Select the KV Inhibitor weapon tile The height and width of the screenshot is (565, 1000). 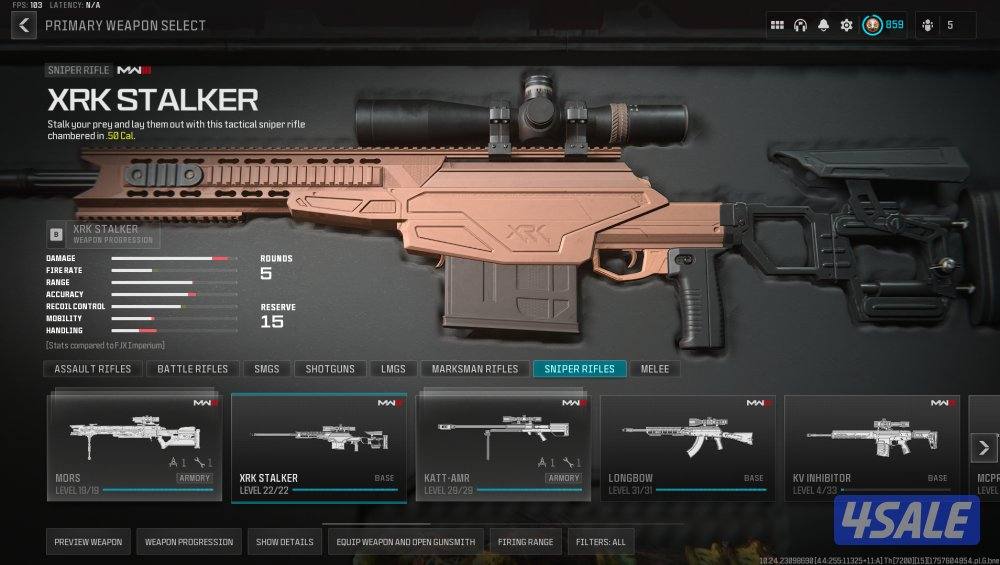click(x=872, y=447)
